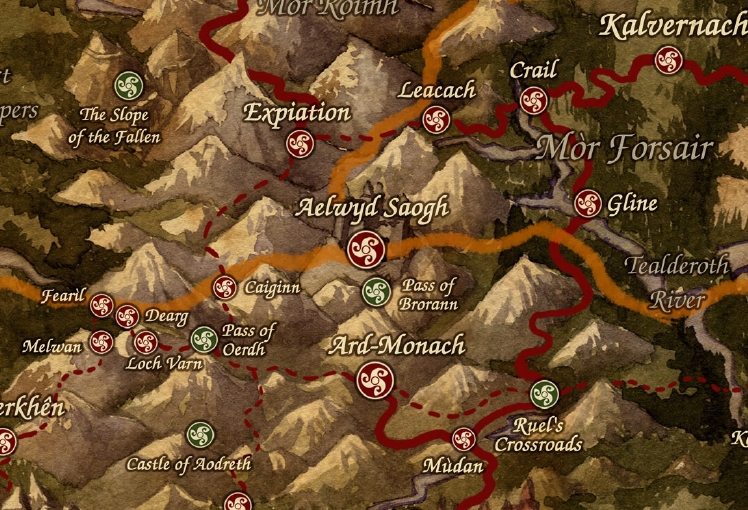Select The Slope of the Fallen marker

[127, 84]
